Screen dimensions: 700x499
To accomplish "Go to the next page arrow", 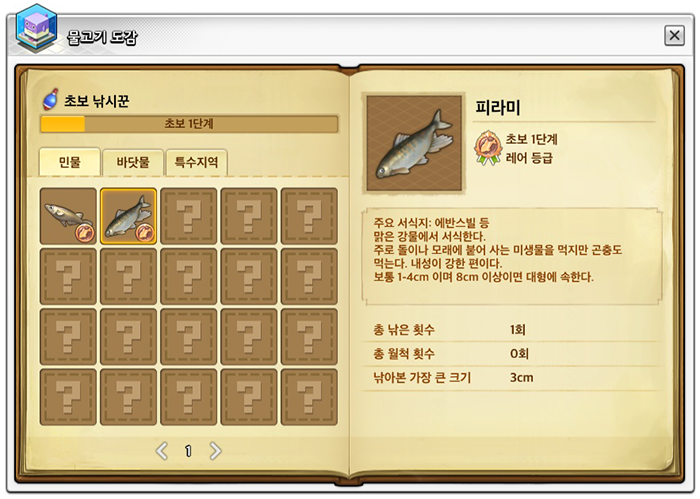I will [215, 451].
